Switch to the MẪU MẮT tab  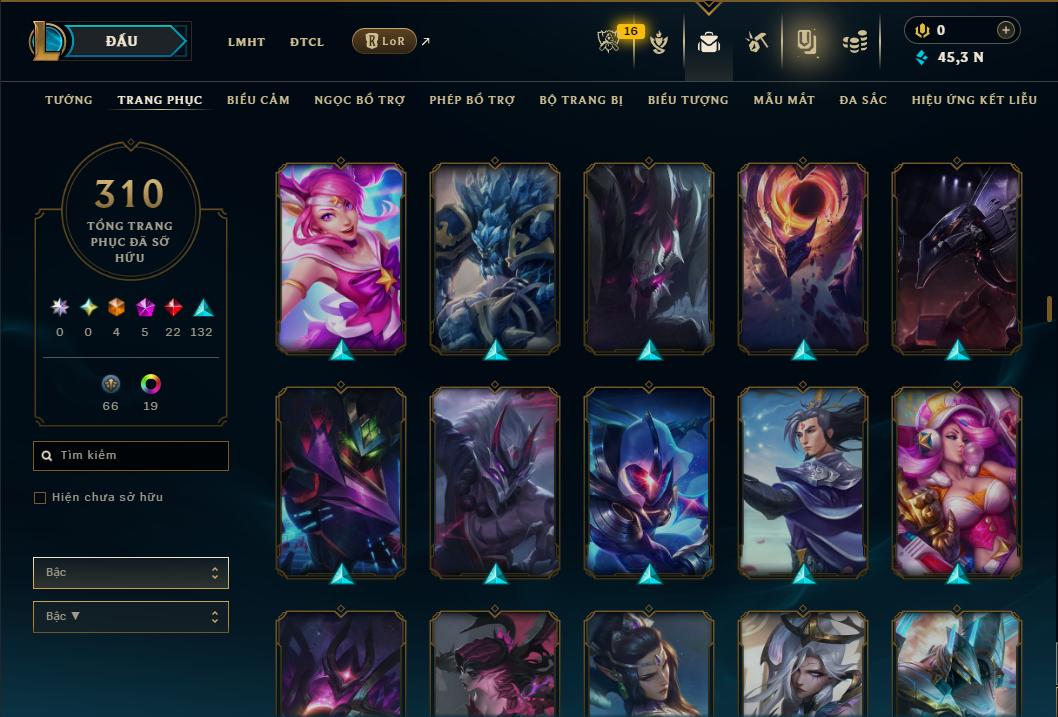[784, 100]
